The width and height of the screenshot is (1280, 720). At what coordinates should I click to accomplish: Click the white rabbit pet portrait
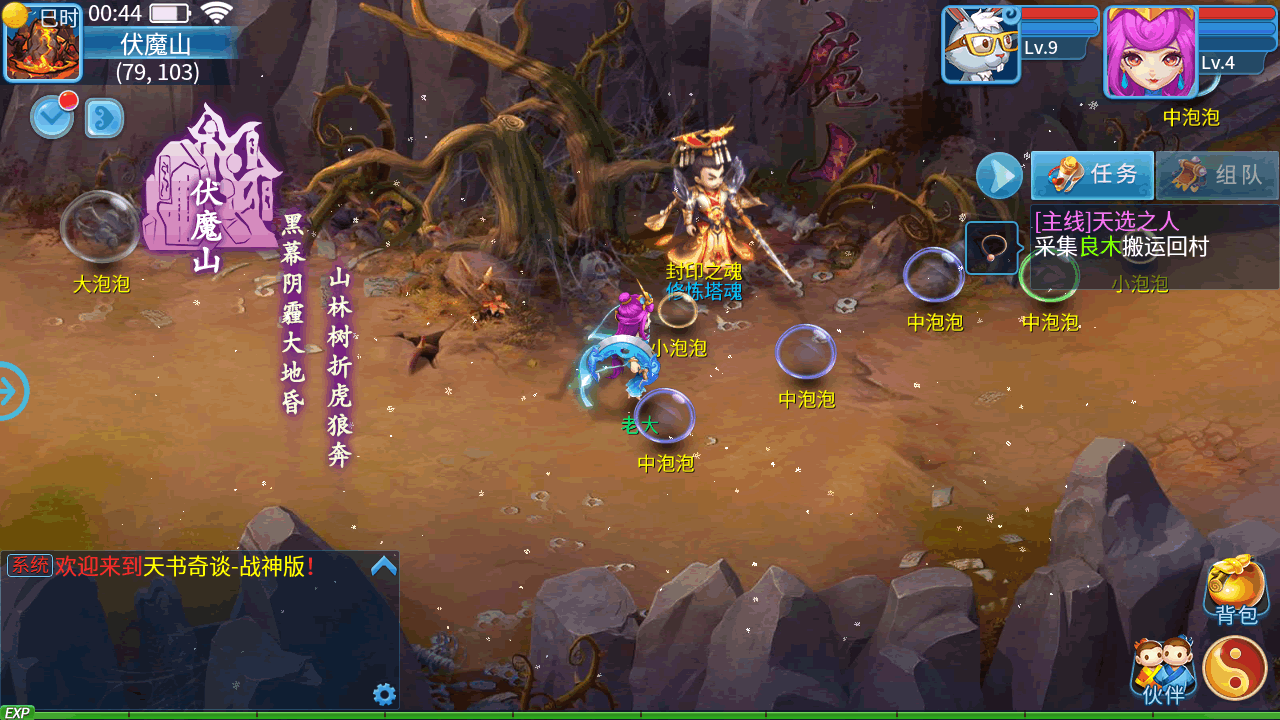[980, 45]
